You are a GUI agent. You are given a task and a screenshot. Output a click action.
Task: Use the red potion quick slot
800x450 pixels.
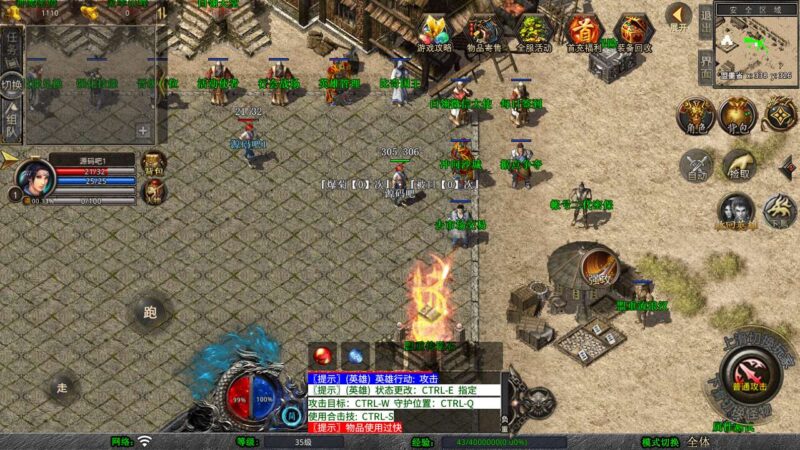pos(323,355)
